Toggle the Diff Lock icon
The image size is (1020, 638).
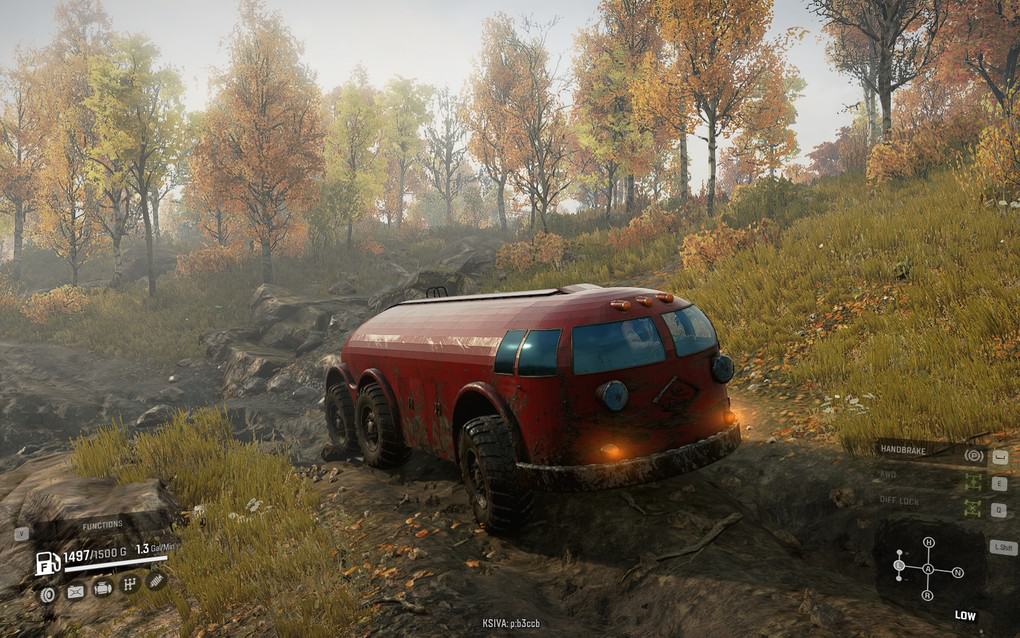[973, 508]
